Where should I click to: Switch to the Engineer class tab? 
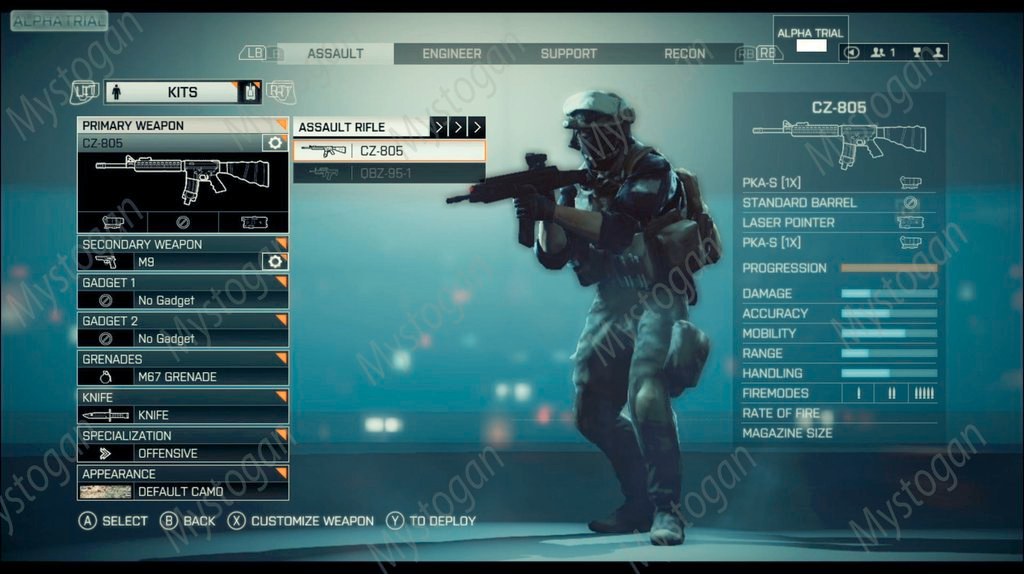pos(451,54)
